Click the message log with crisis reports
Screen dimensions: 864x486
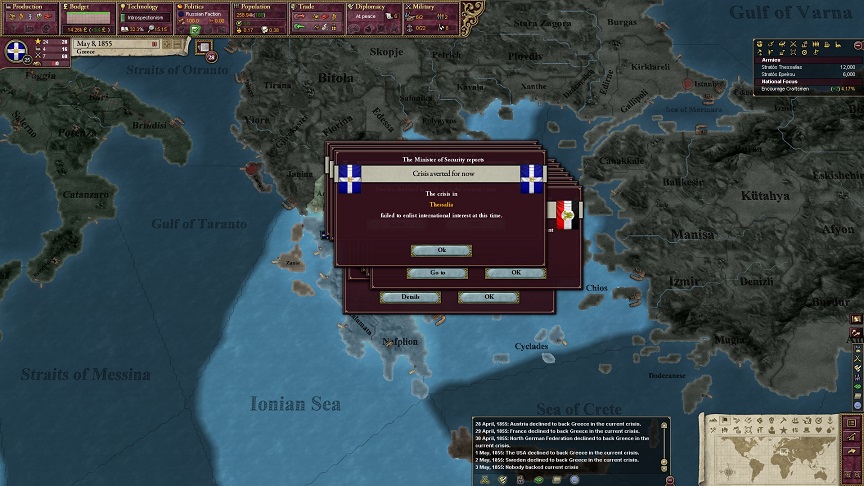[563, 445]
